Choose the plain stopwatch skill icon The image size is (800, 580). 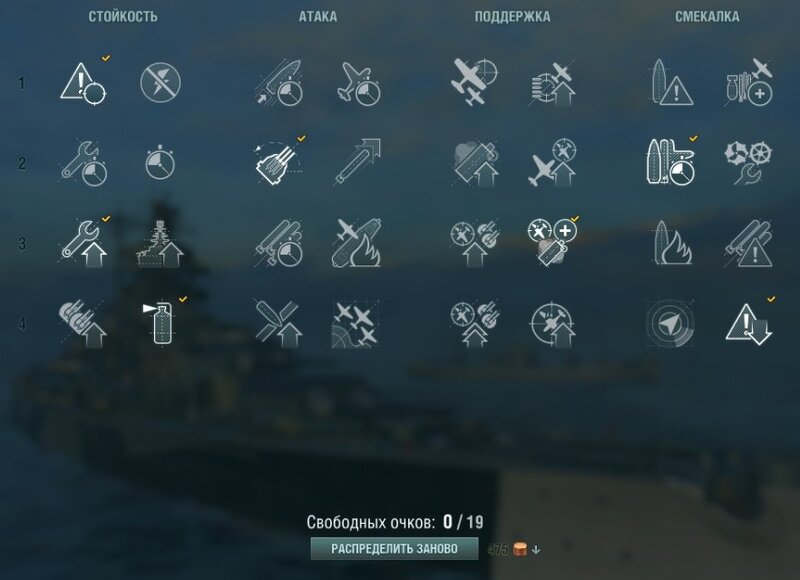click(x=159, y=160)
